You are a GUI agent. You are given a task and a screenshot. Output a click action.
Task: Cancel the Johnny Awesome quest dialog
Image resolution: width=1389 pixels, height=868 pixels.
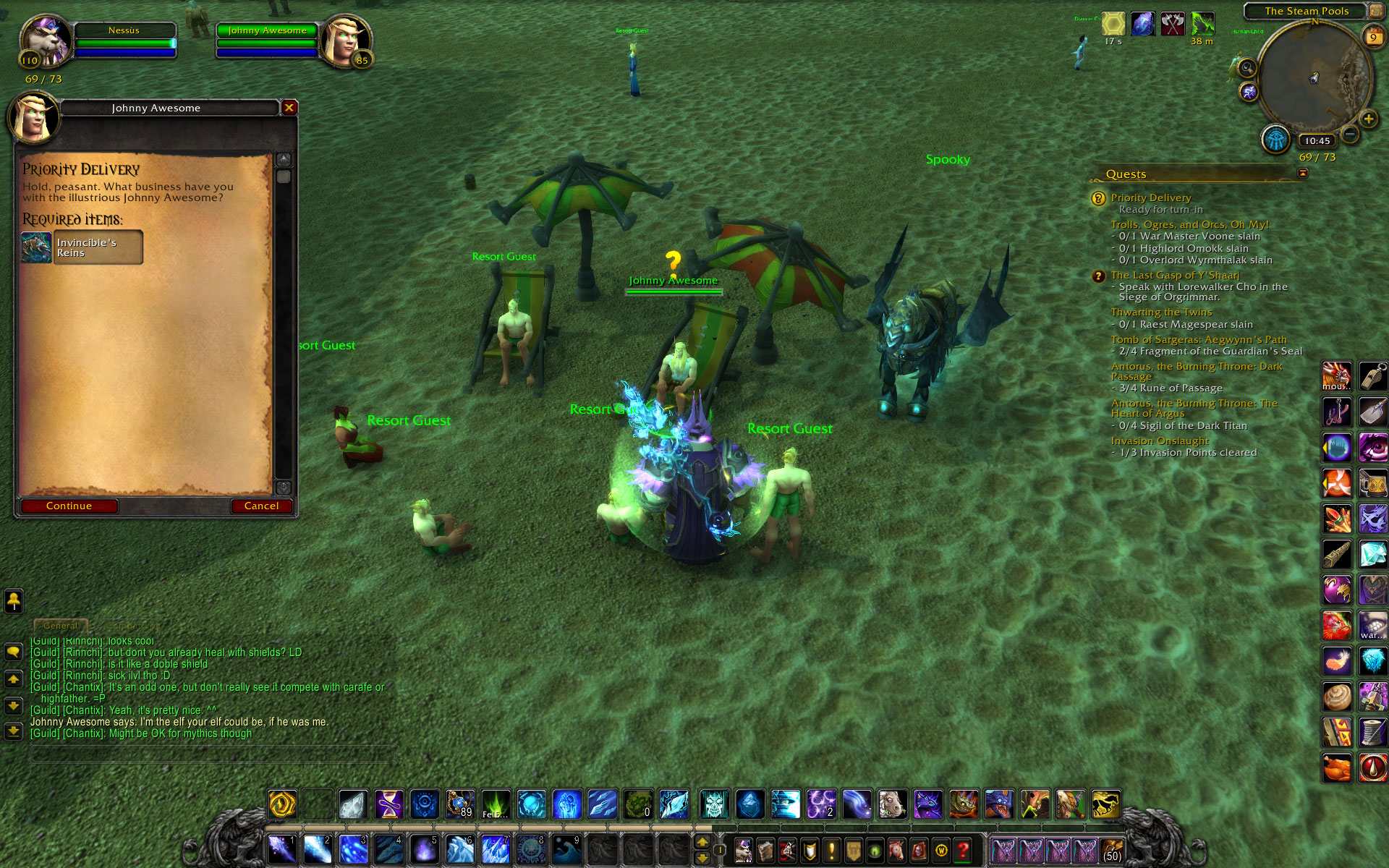tap(261, 506)
